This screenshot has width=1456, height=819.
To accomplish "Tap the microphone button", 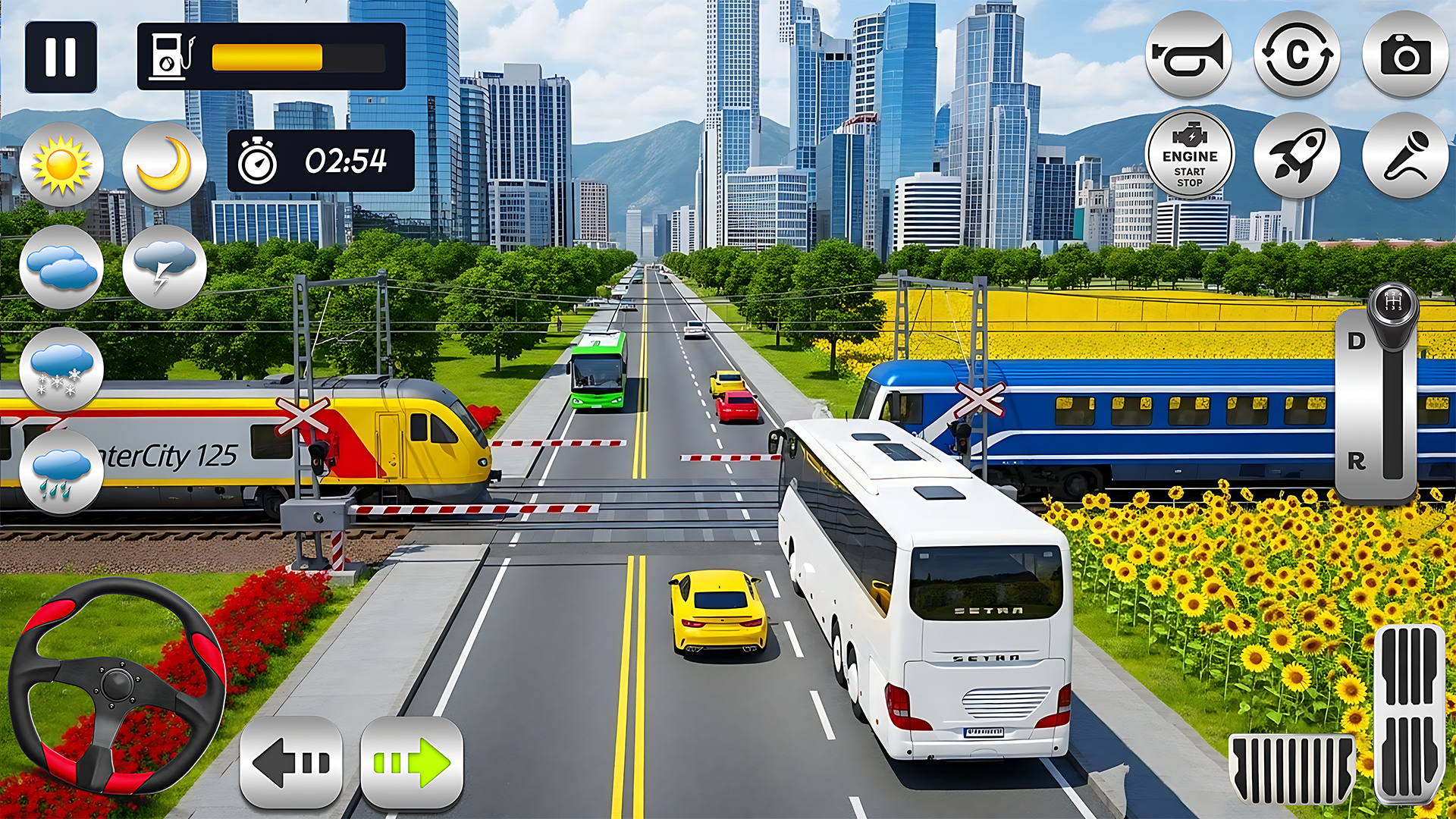I will (1405, 156).
